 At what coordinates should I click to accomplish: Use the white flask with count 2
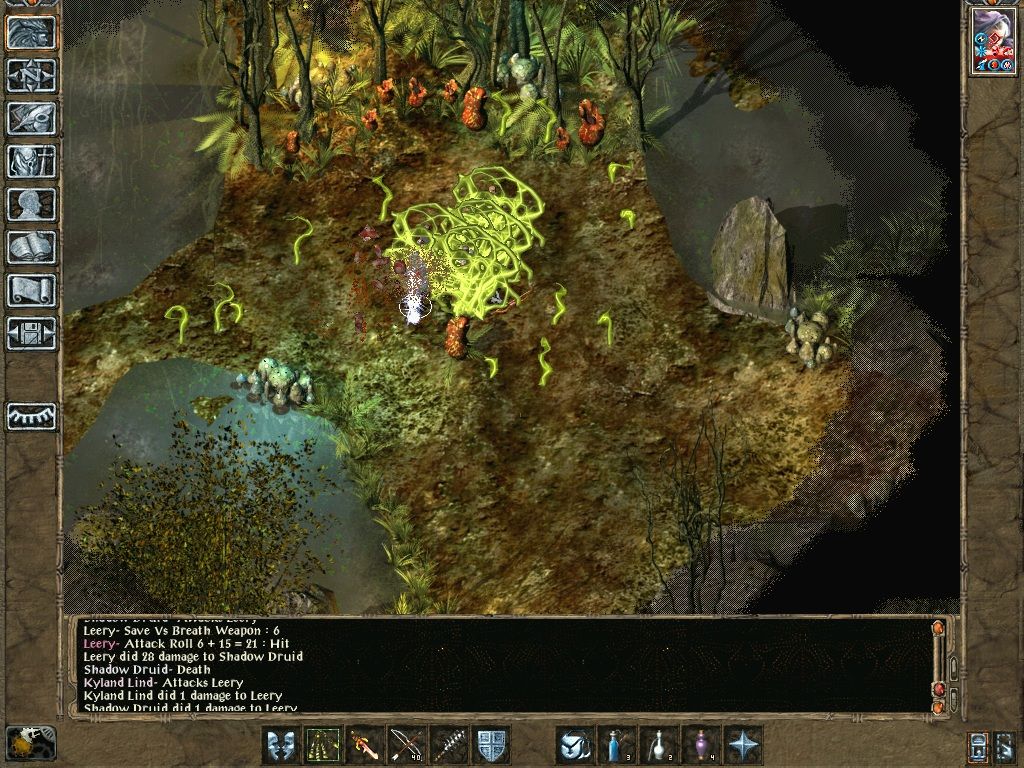click(x=659, y=745)
